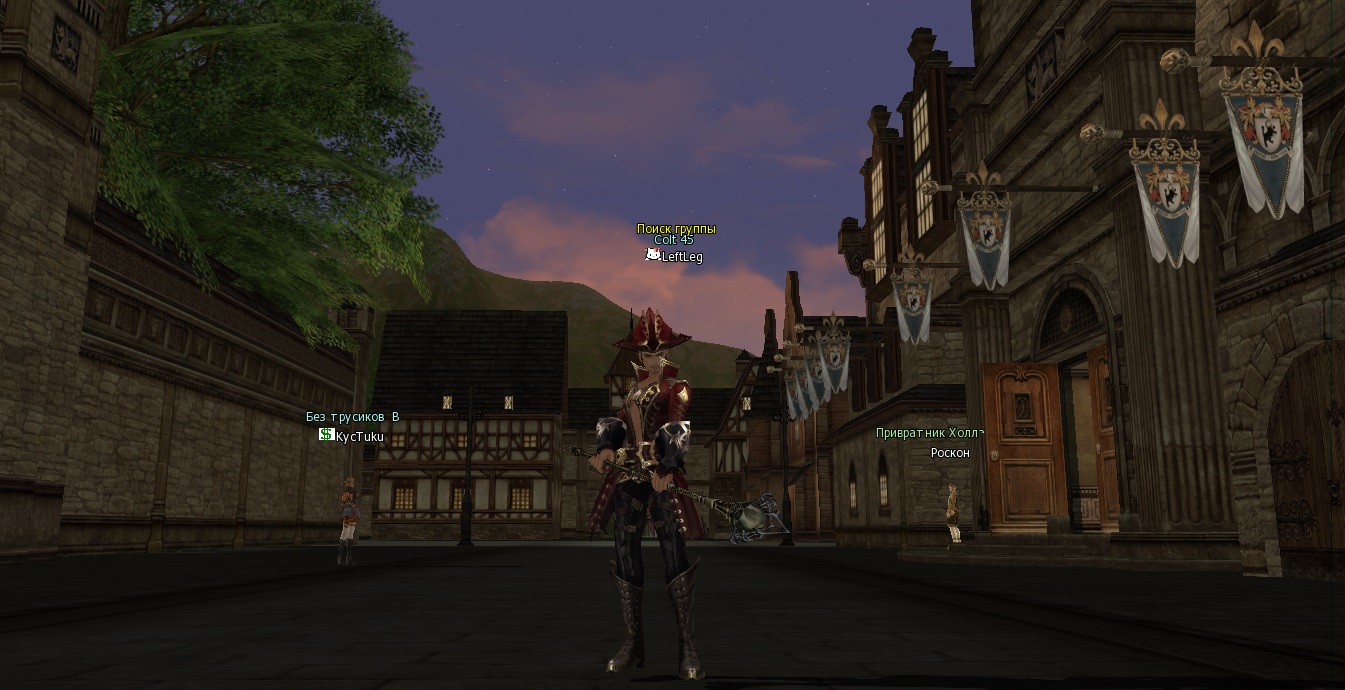Open KycTuku's private store sign
The height and width of the screenshot is (690, 1345).
click(x=326, y=435)
